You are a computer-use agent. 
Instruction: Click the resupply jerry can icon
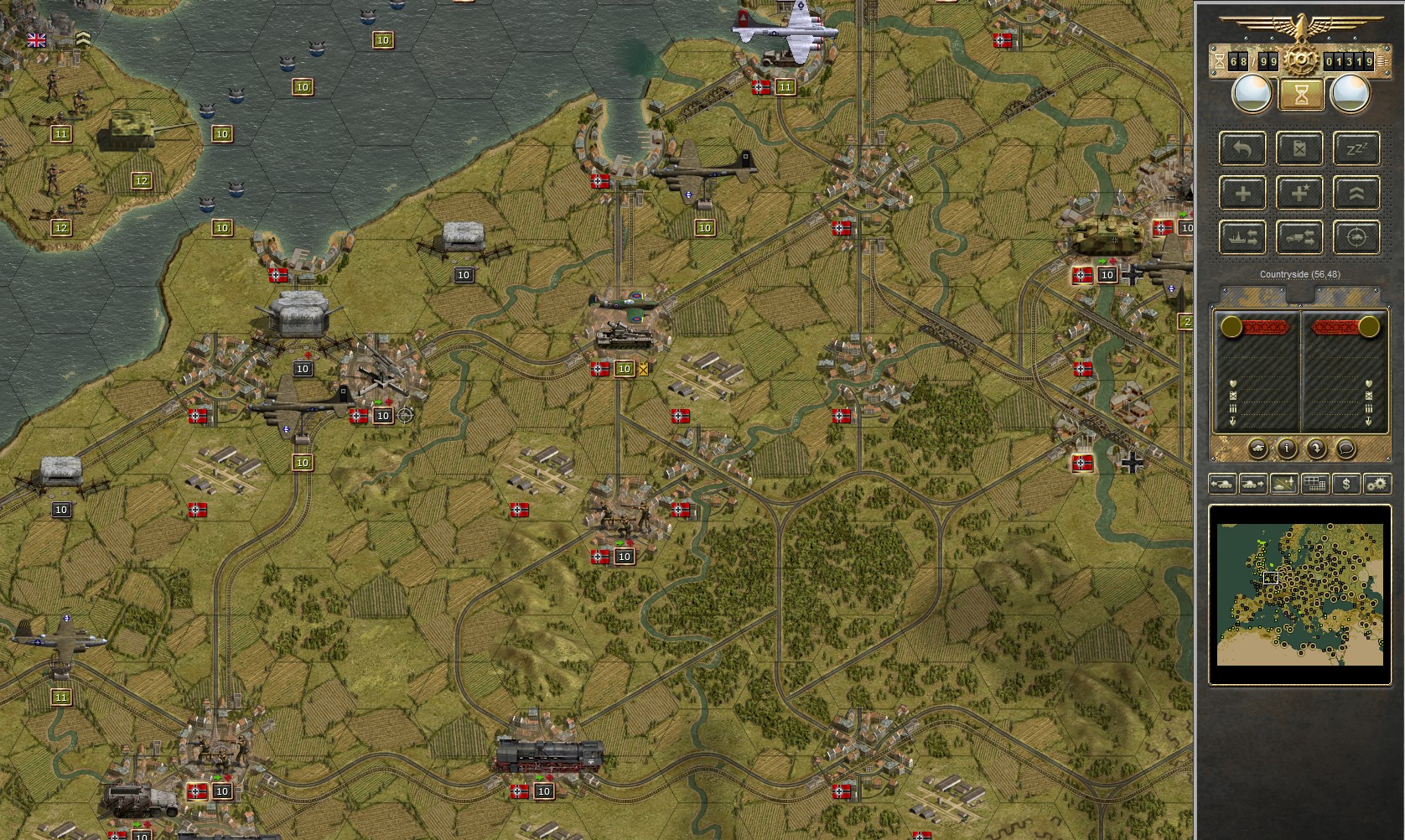1299,148
